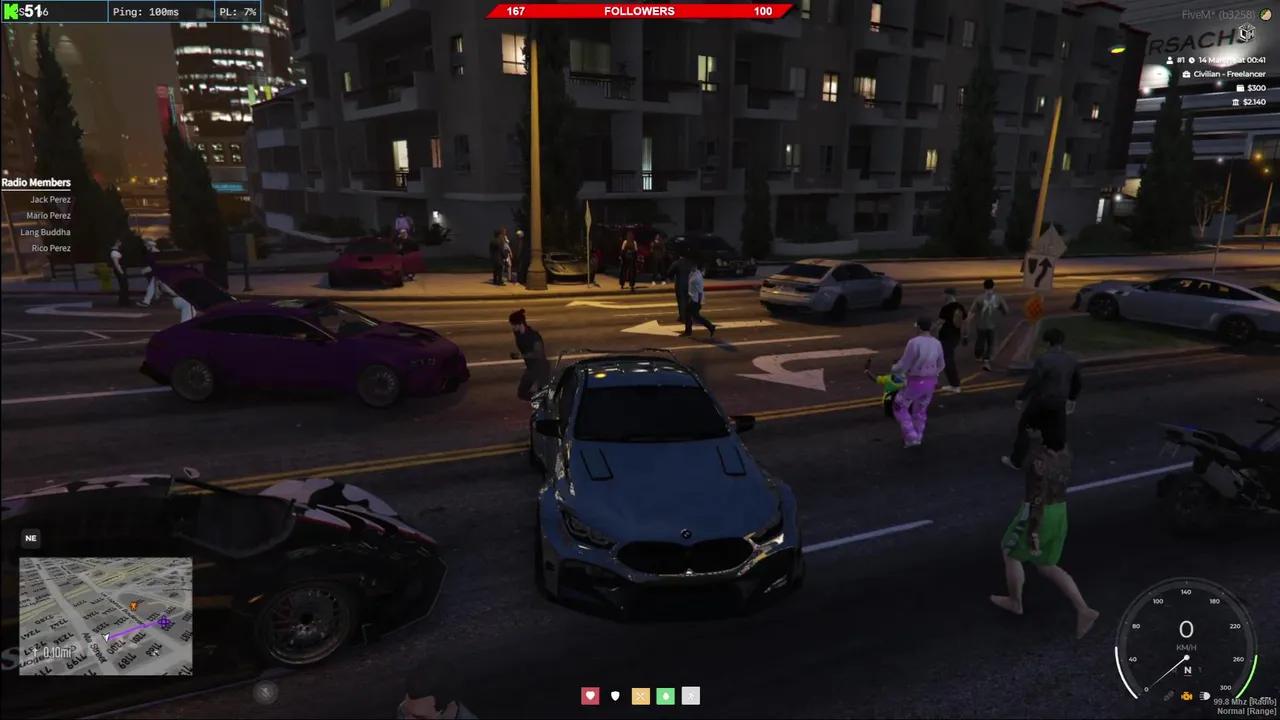Click the FOLLOWERS progress bar
Viewport: 1280px width, 720px height.
tap(640, 11)
